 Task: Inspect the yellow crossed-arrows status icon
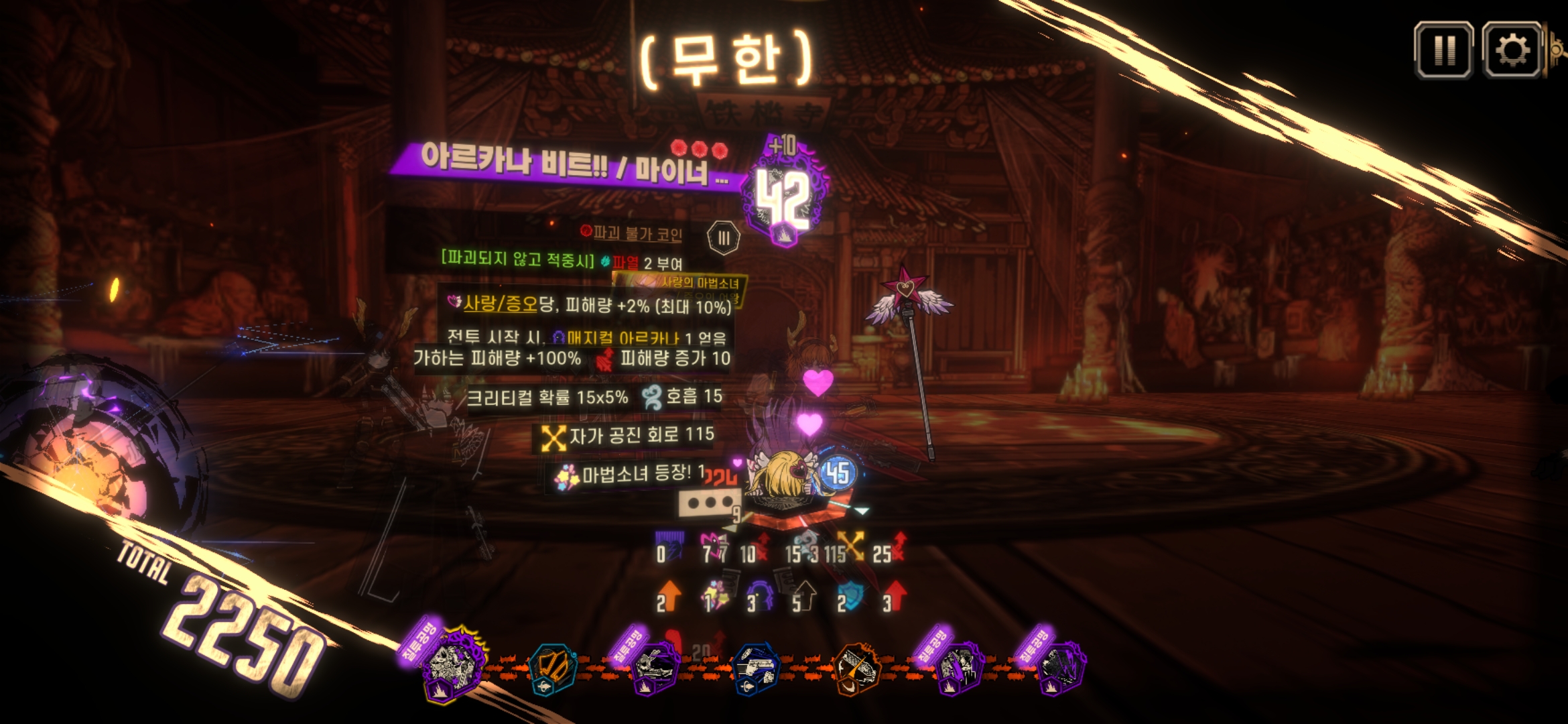[851, 546]
